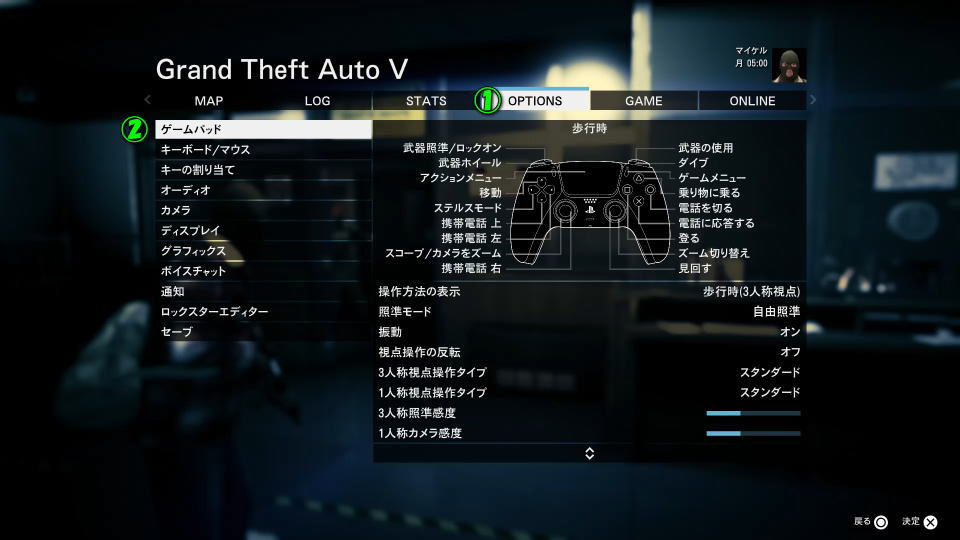Select the カメラ settings entry

click(263, 211)
